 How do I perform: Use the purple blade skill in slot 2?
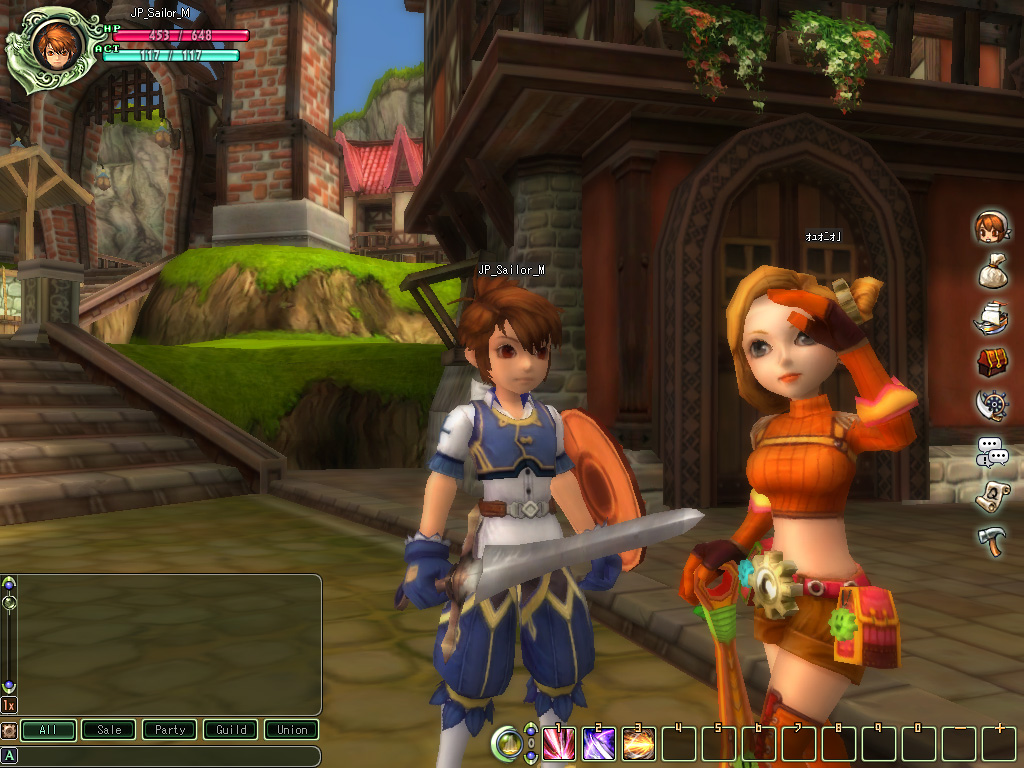pyautogui.click(x=598, y=743)
